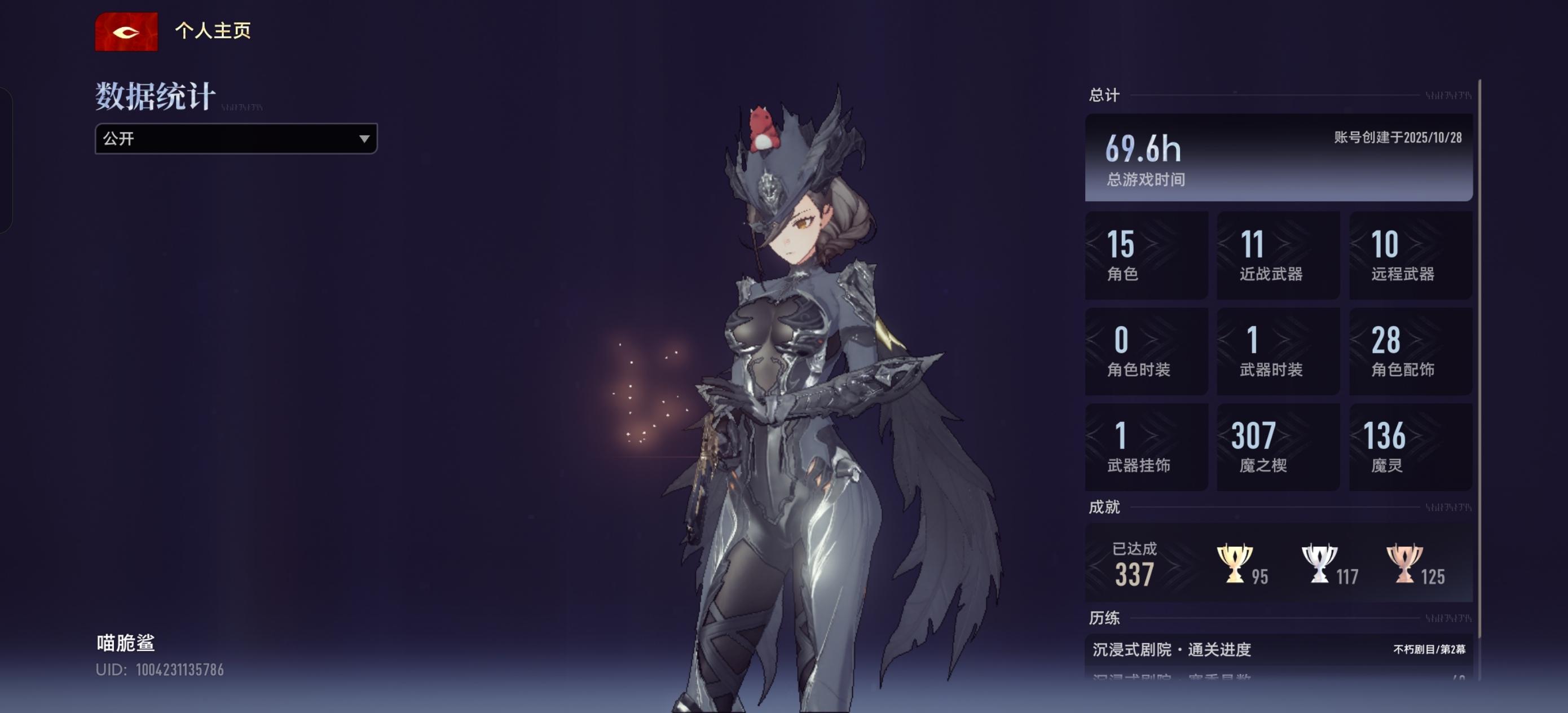
Task: Select the 近战武器 stat tile
Action: click(1278, 255)
